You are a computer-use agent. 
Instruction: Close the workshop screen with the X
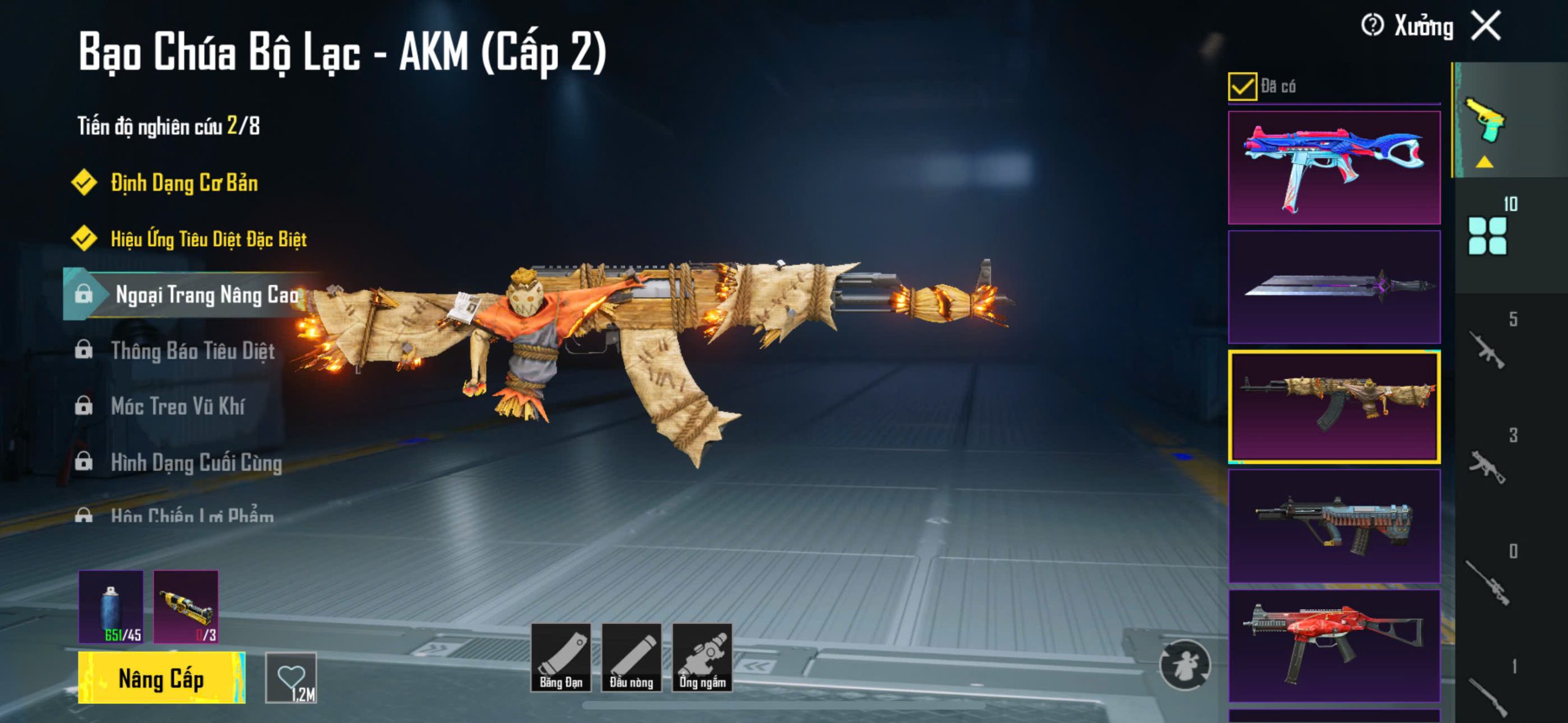point(1487,26)
